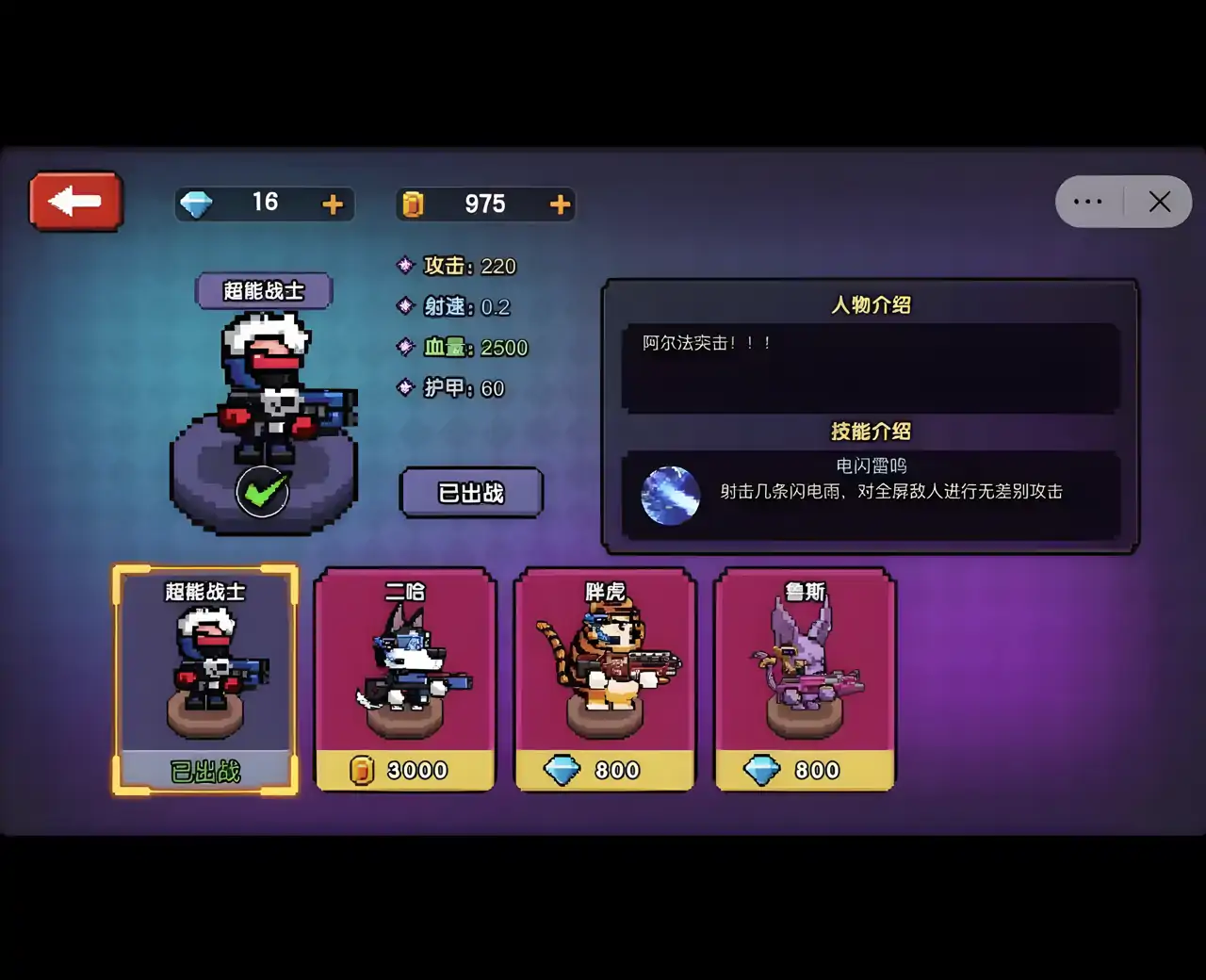Image resolution: width=1206 pixels, height=980 pixels.
Task: Click the diamond currency icon
Action: pyautogui.click(x=198, y=204)
